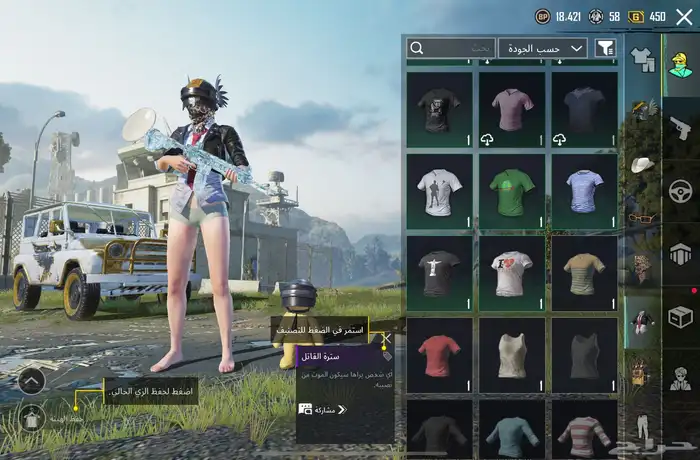
Task: Select the green t-shirt
Action: [513, 190]
